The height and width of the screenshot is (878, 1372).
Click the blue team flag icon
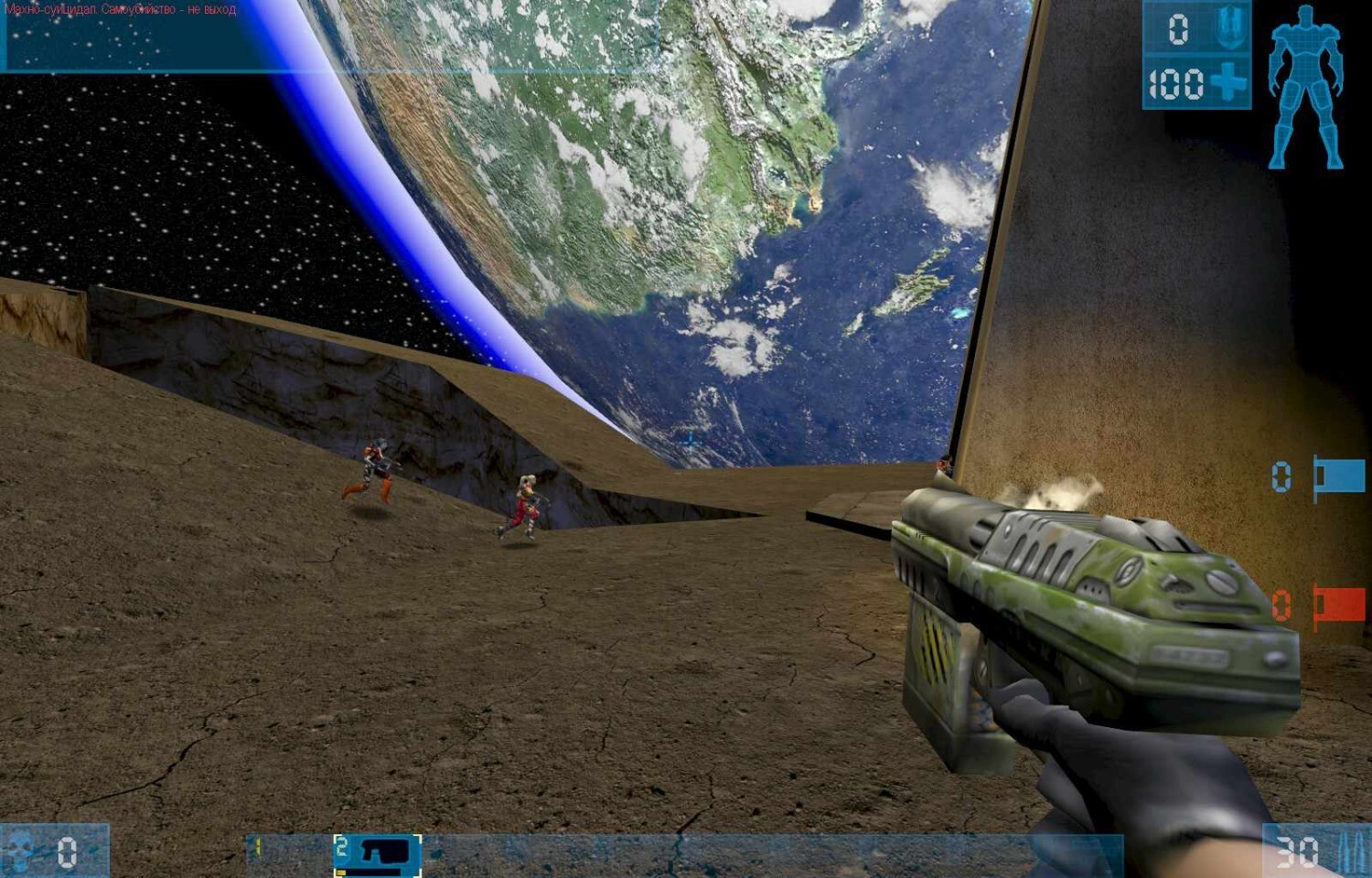click(1339, 476)
